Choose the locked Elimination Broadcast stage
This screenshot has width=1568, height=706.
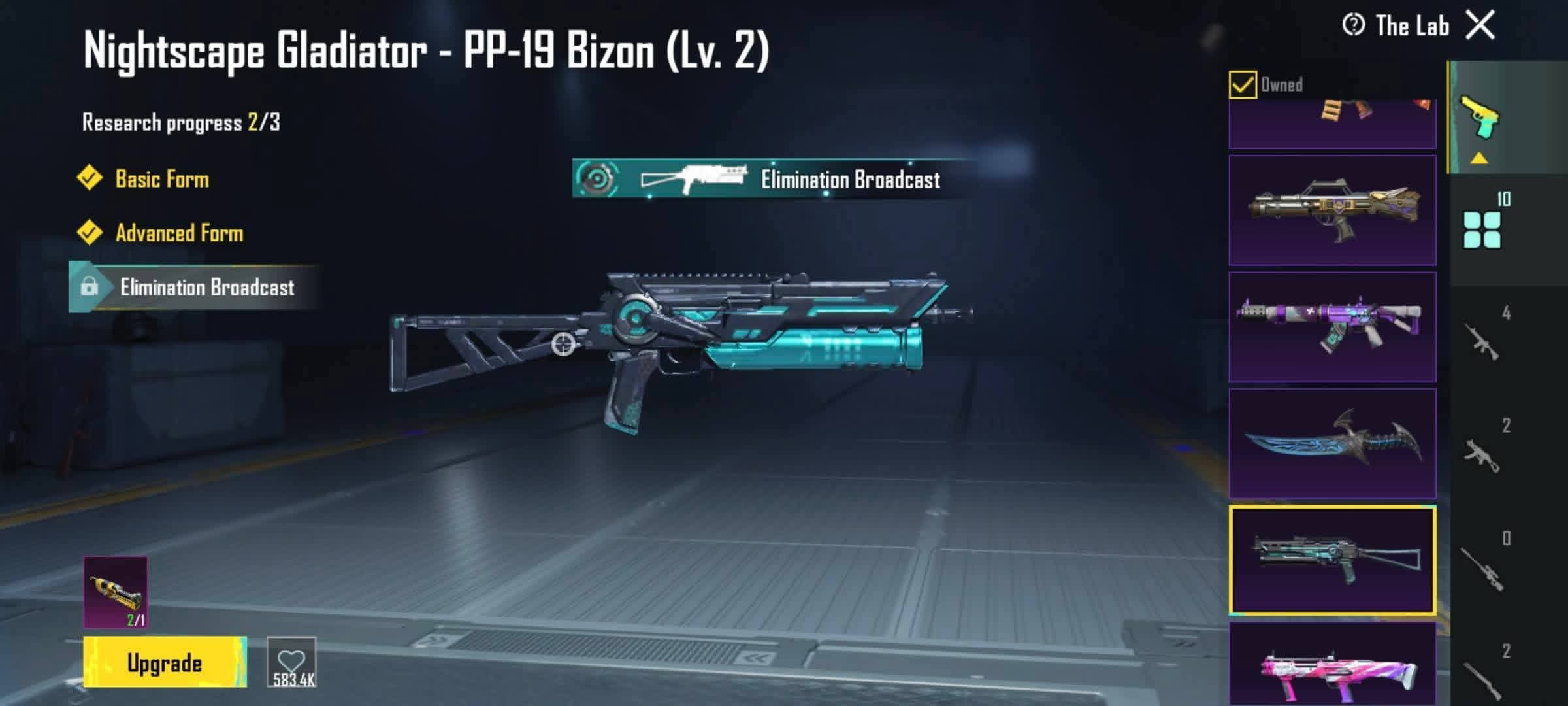pyautogui.click(x=206, y=288)
